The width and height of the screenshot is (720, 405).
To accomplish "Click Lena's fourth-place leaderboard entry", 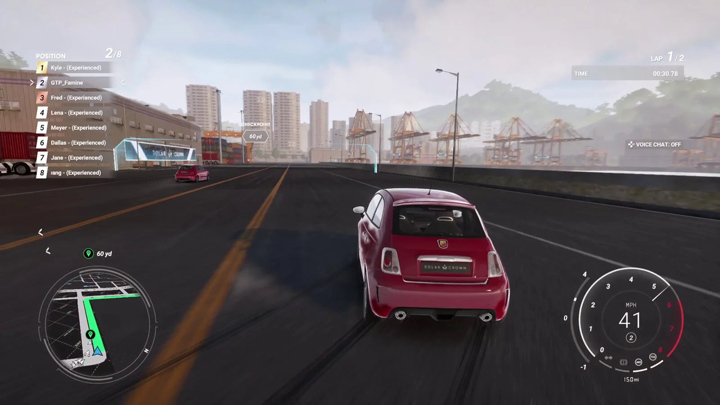I will (x=76, y=113).
